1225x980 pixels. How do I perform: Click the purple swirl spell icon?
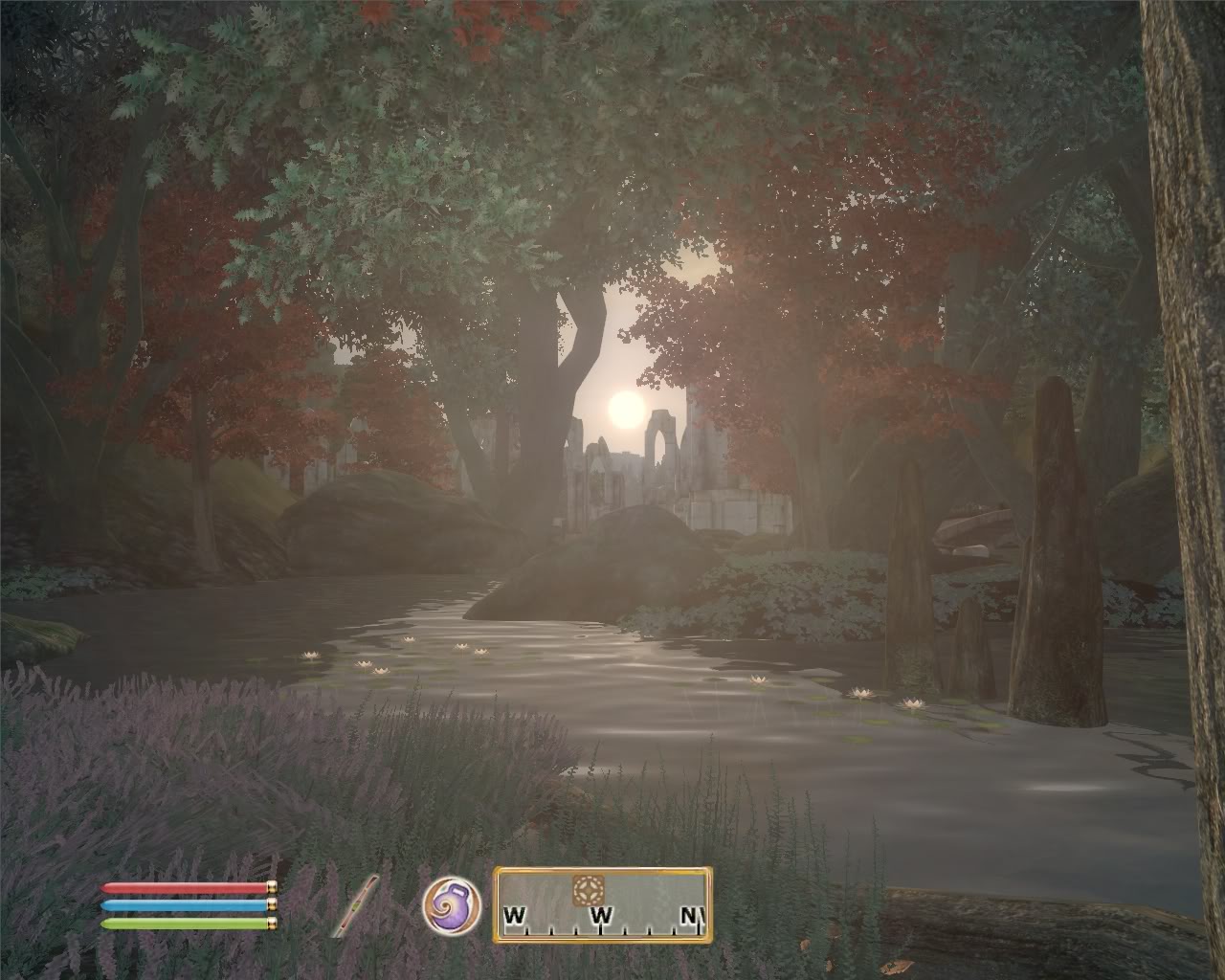(x=451, y=904)
